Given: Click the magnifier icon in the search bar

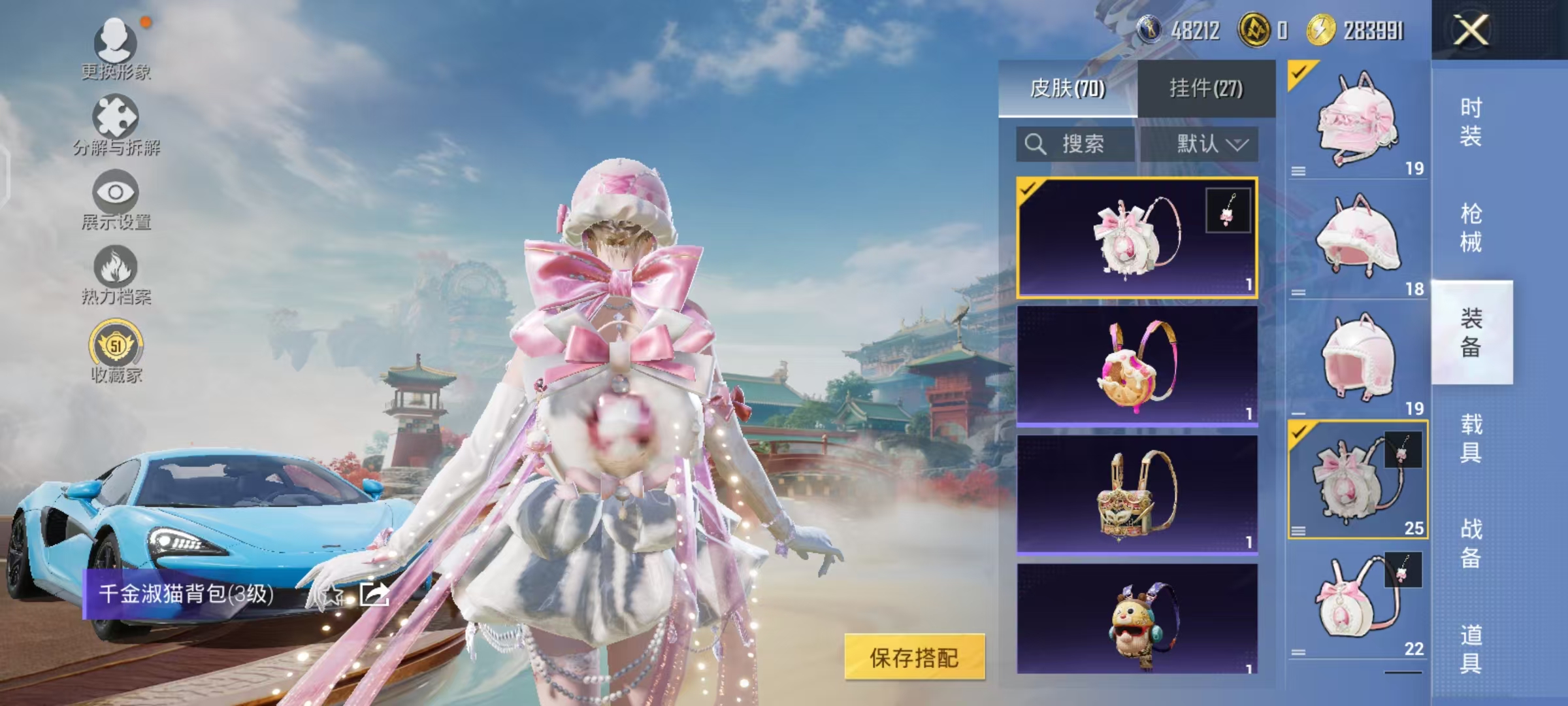Looking at the screenshot, I should 1036,145.
